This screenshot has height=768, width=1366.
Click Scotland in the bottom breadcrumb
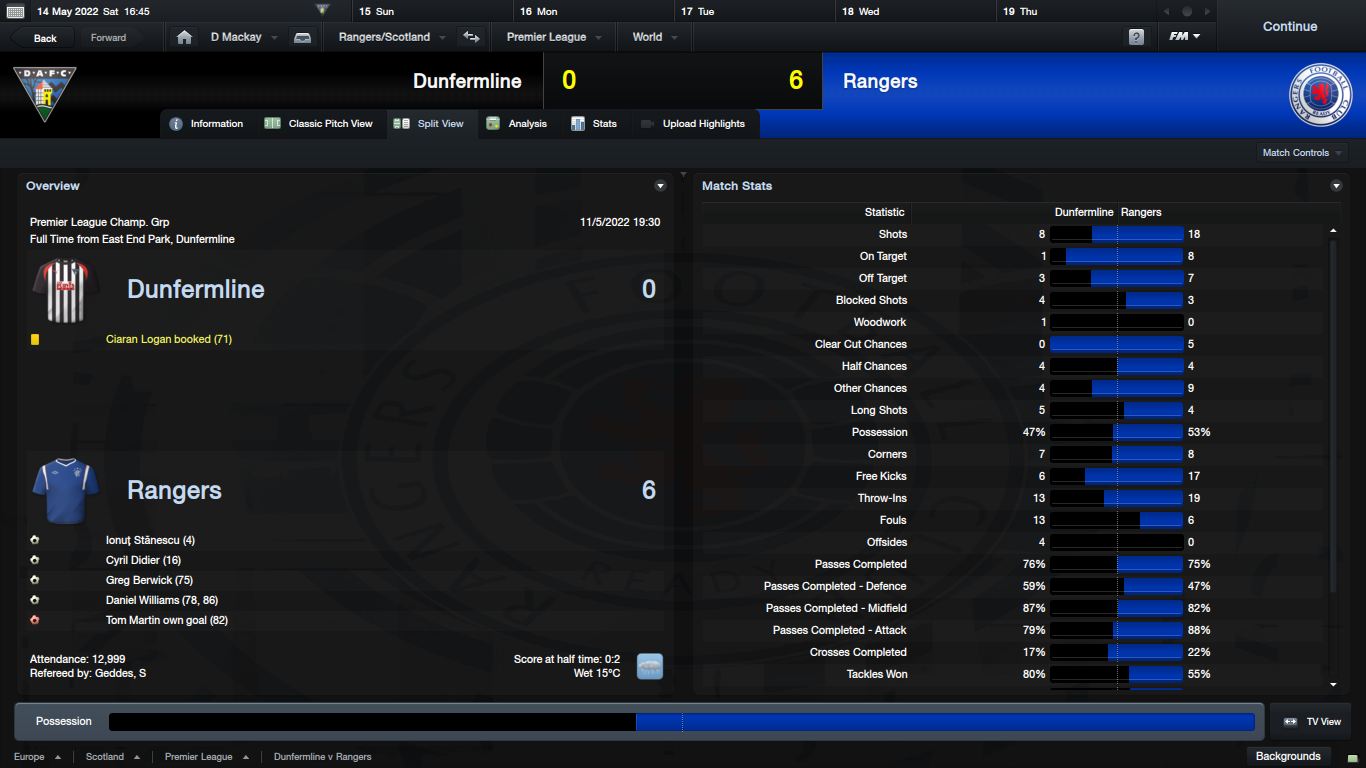106,757
